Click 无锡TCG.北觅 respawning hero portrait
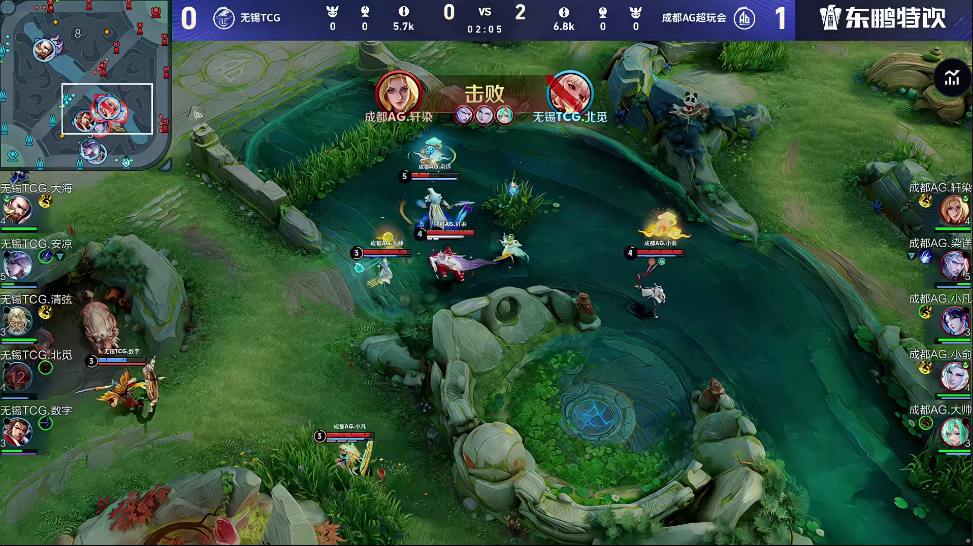 click(x=16, y=376)
